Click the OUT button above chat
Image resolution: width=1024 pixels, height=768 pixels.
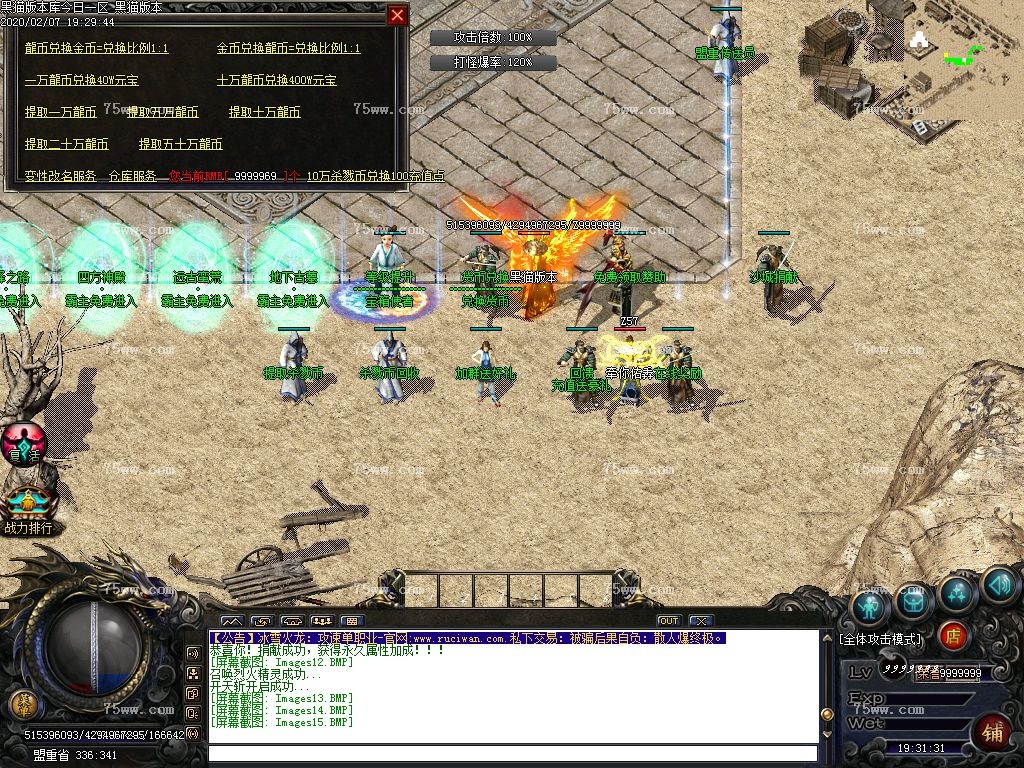click(x=668, y=621)
